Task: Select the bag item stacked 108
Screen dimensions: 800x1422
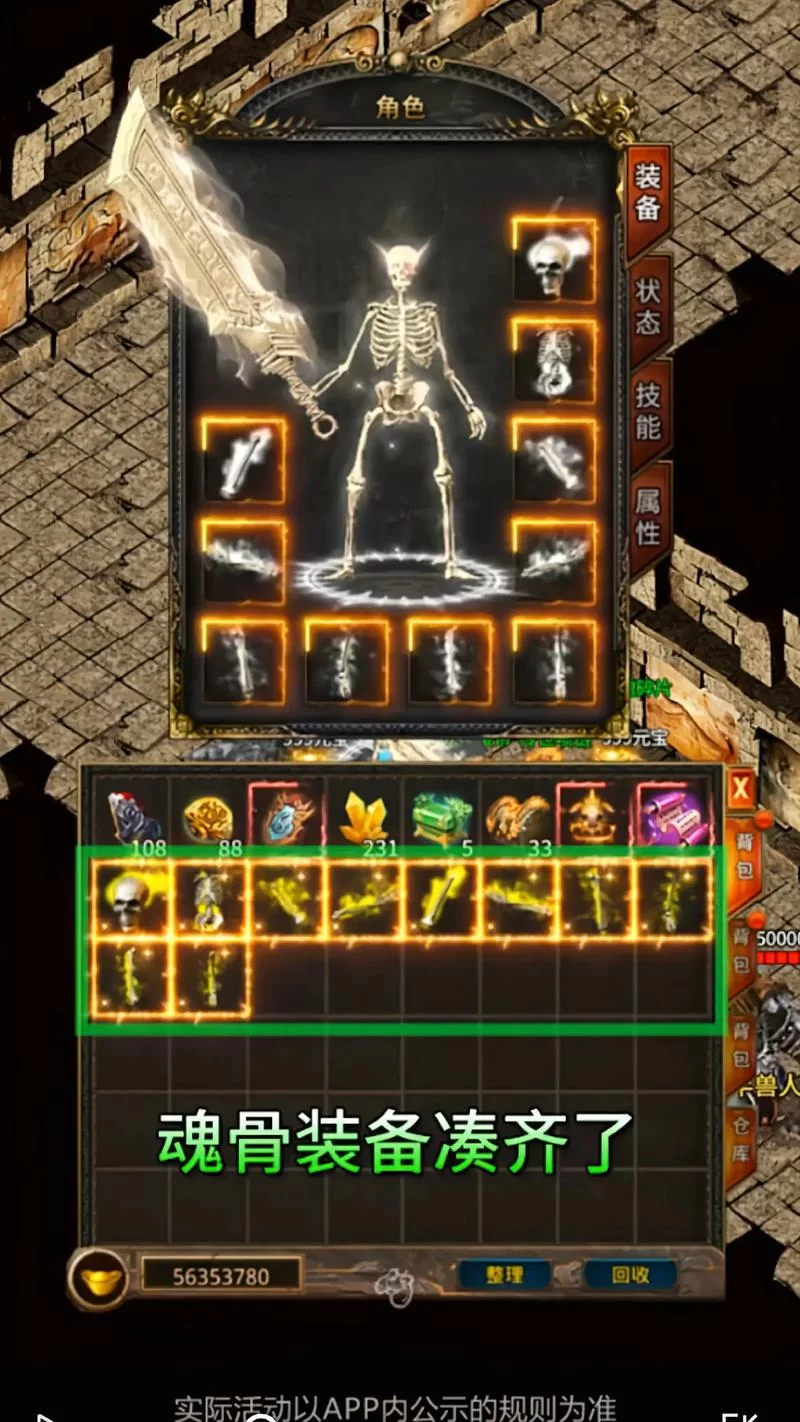Action: [132, 818]
